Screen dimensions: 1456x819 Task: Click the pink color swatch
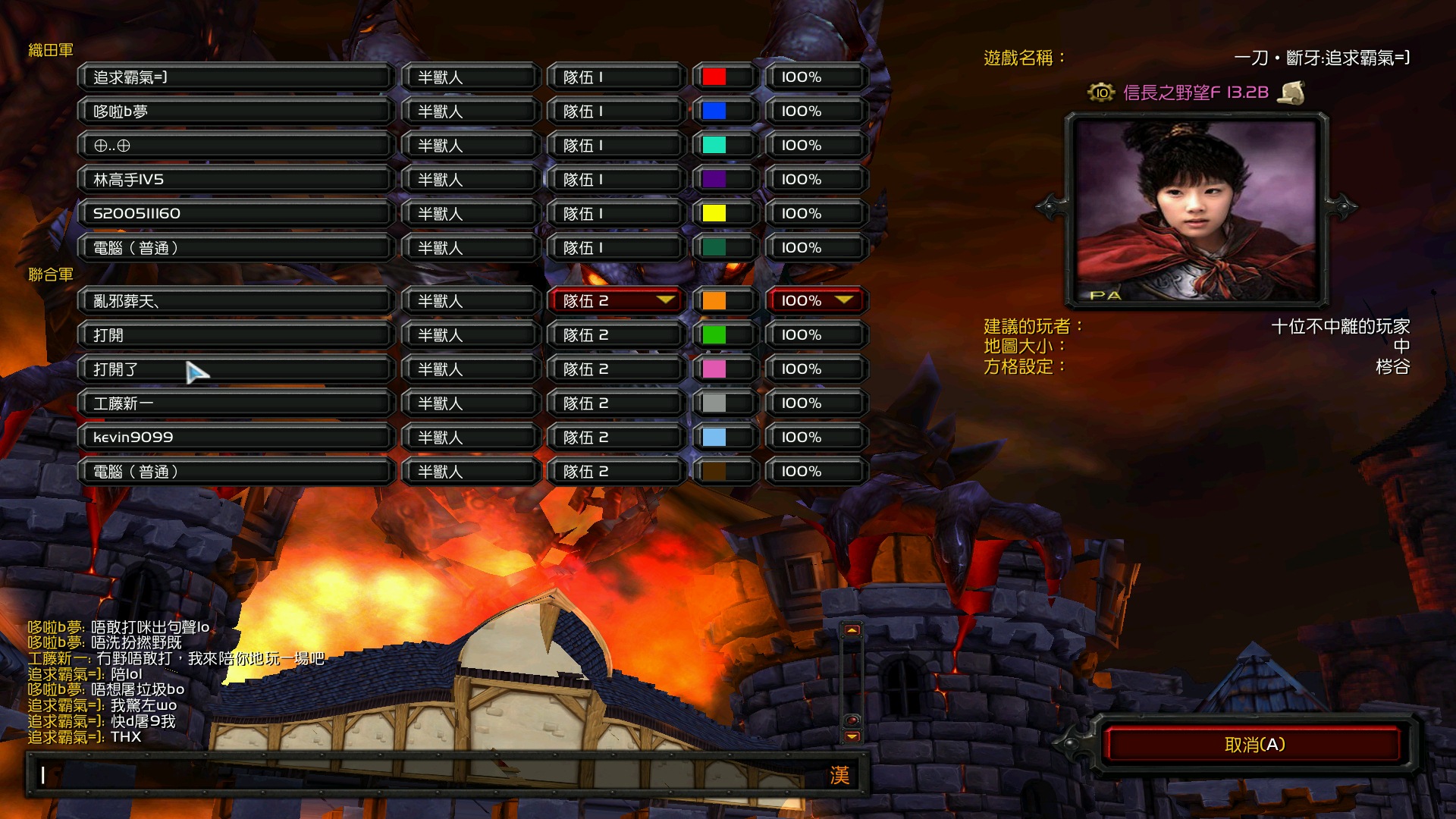(714, 369)
